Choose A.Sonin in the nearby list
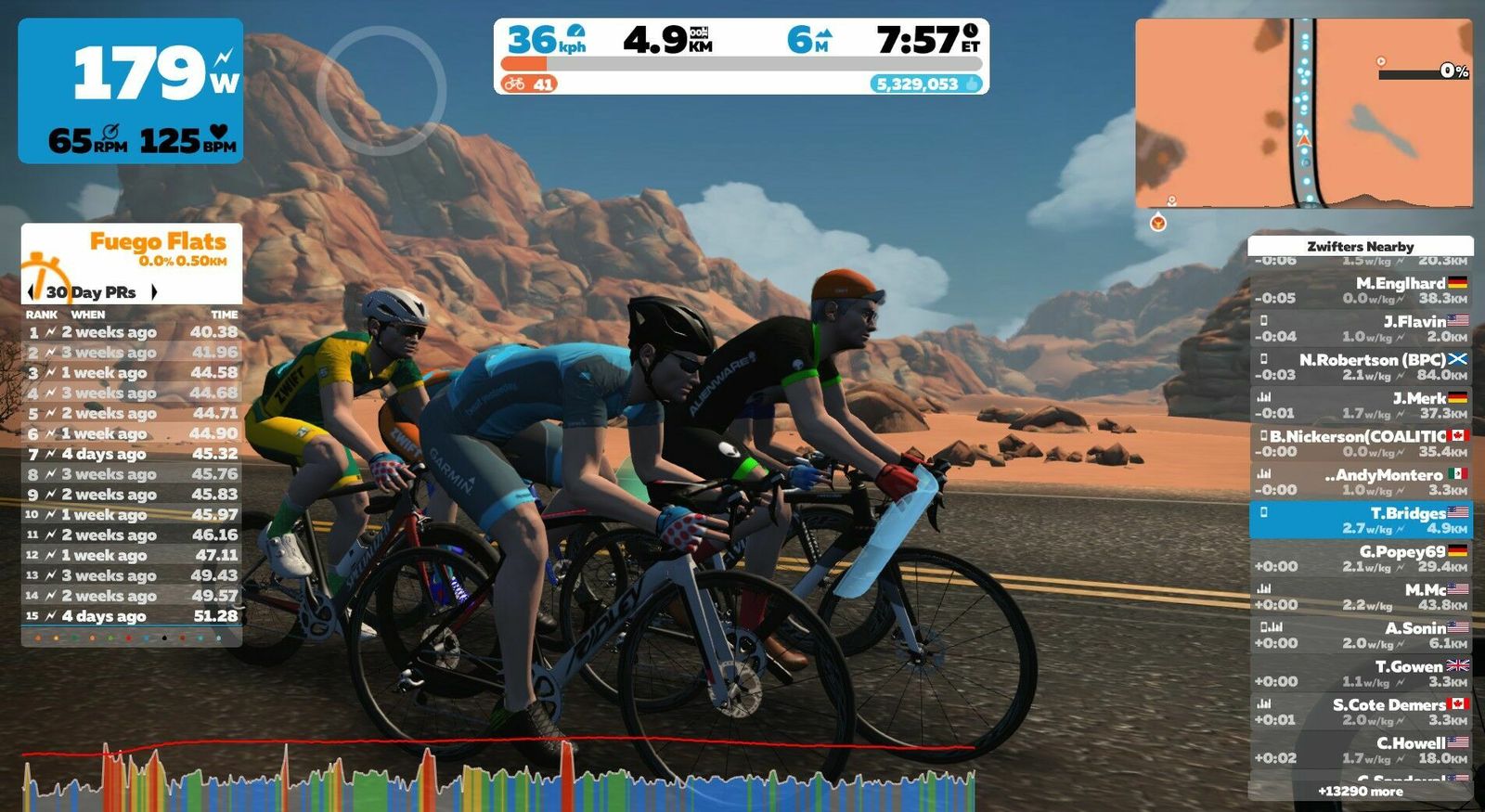This screenshot has height=812, width=1485. 1360,635
